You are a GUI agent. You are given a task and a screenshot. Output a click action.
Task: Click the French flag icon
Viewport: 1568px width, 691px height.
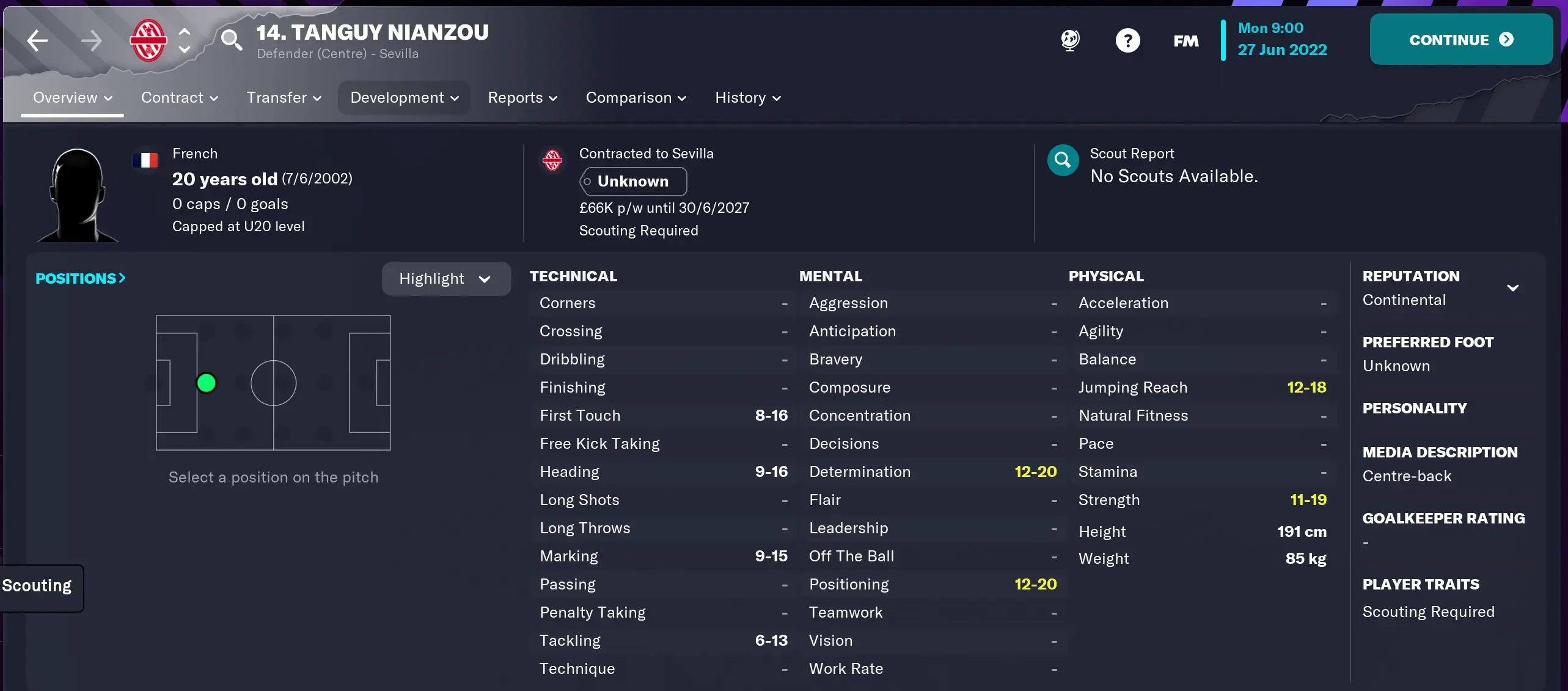coord(146,160)
